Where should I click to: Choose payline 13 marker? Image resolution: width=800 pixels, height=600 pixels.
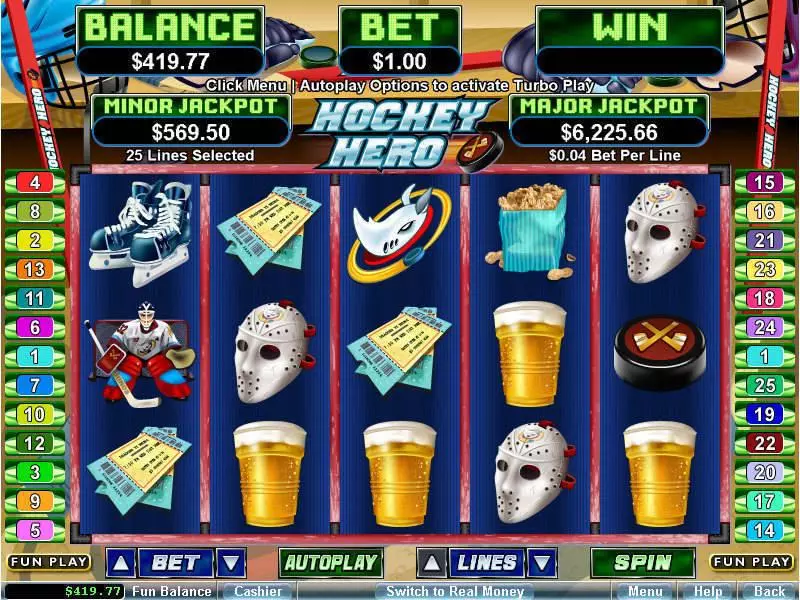click(35, 269)
